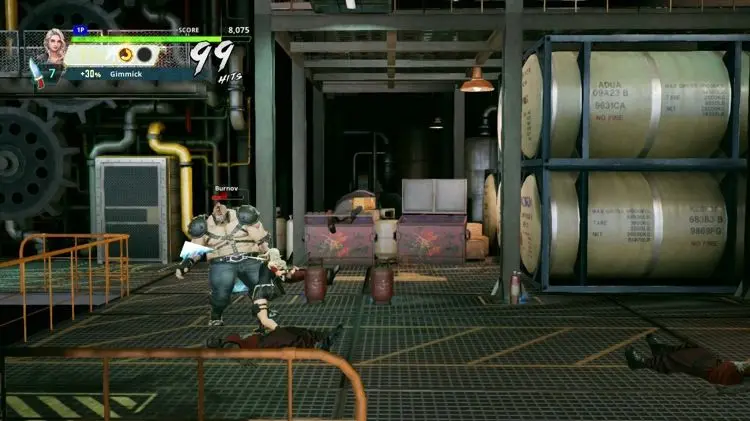The width and height of the screenshot is (750, 421).
Task: Click the empty dark special orb
Action: [144, 54]
